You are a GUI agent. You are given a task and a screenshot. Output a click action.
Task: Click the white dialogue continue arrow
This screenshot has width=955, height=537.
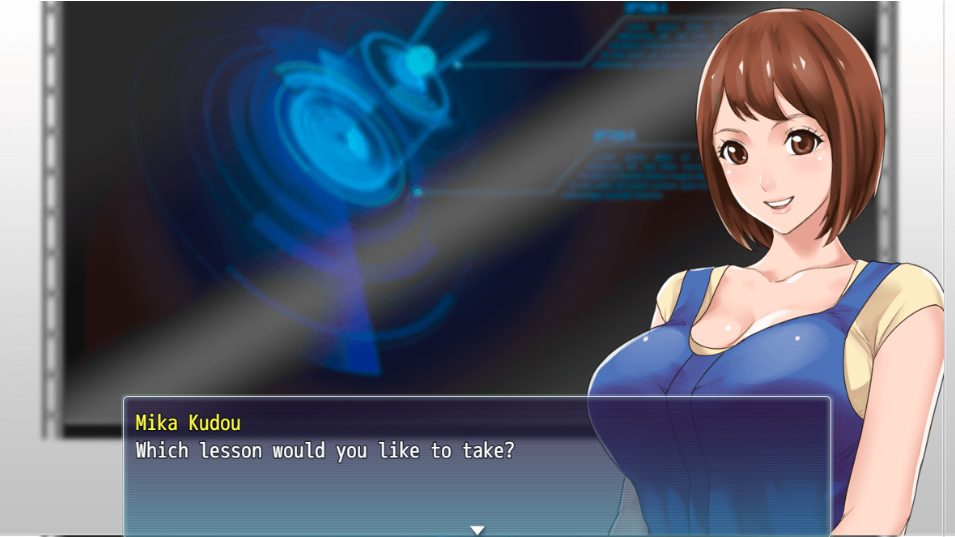pyautogui.click(x=477, y=529)
